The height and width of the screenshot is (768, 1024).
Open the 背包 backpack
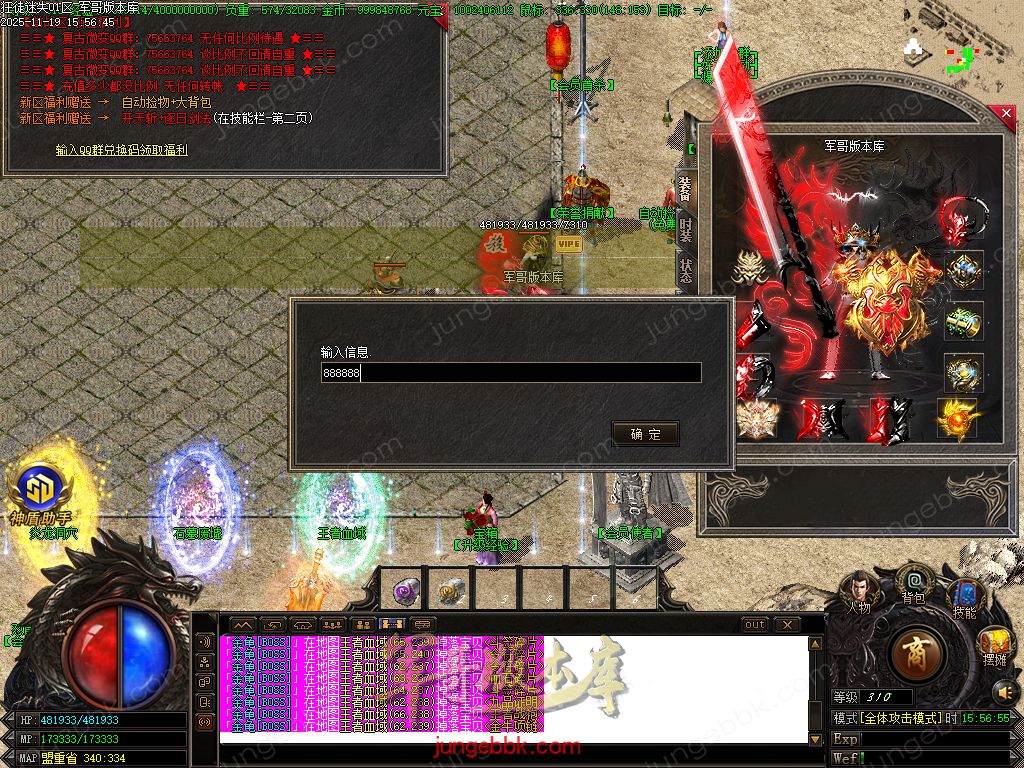point(913,582)
